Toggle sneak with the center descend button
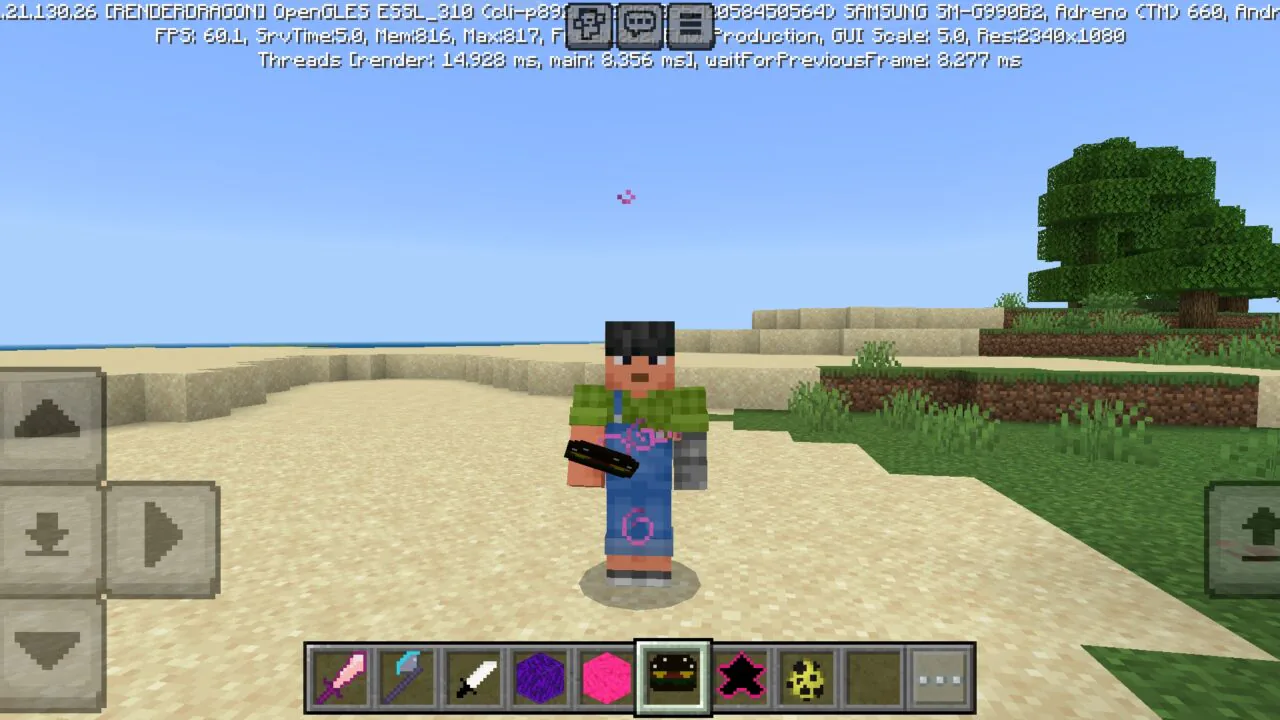This screenshot has height=720, width=1280. coord(50,537)
